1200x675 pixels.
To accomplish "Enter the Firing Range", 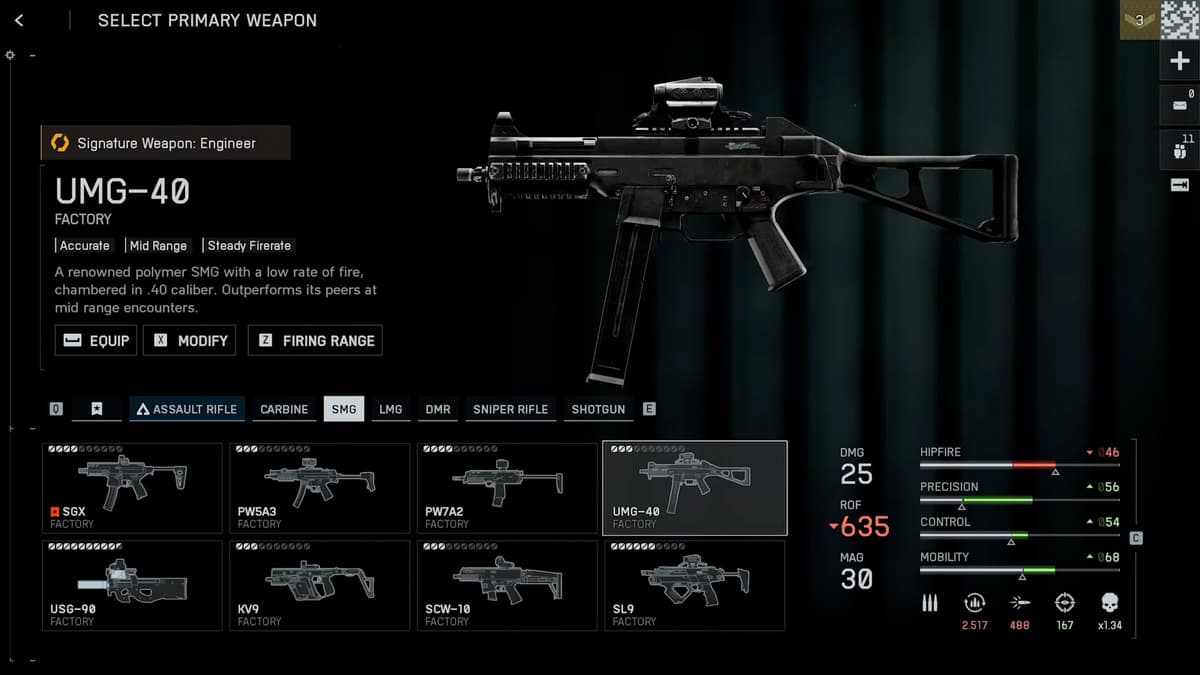I will click(315, 340).
